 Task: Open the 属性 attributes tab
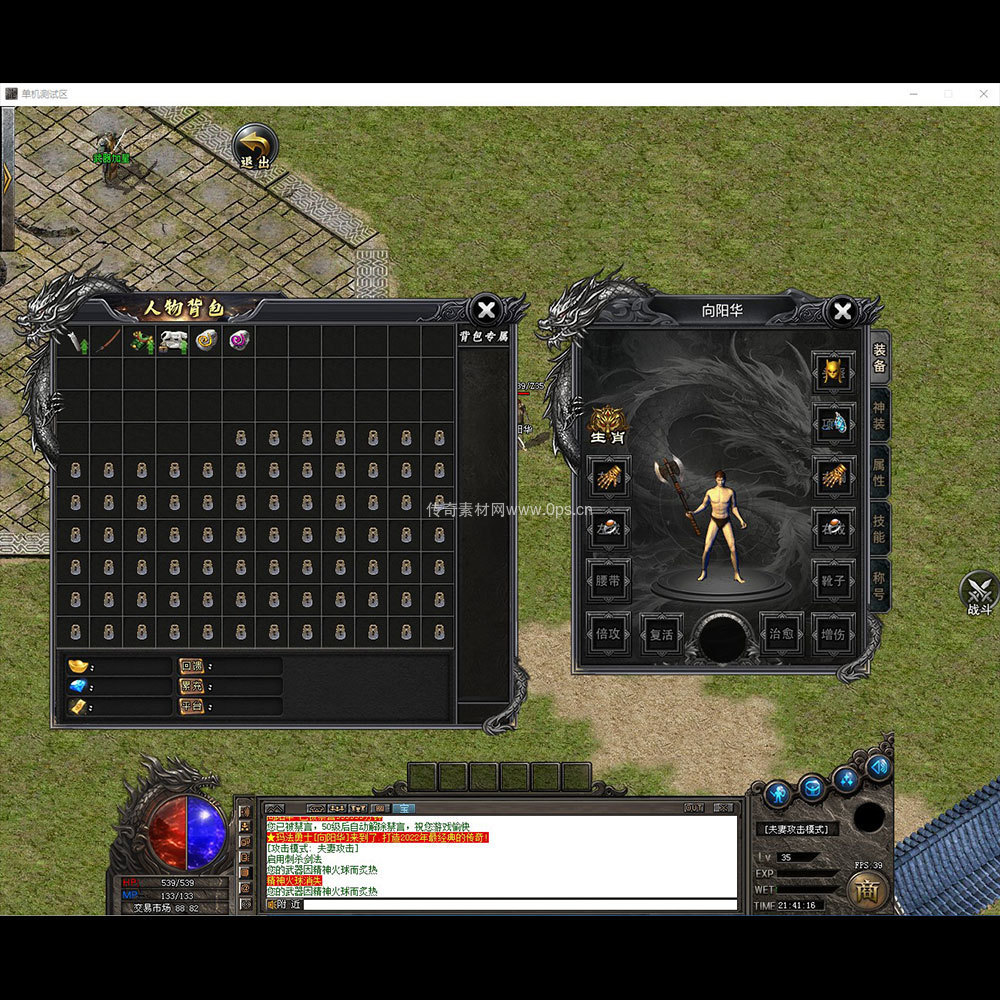tap(879, 472)
